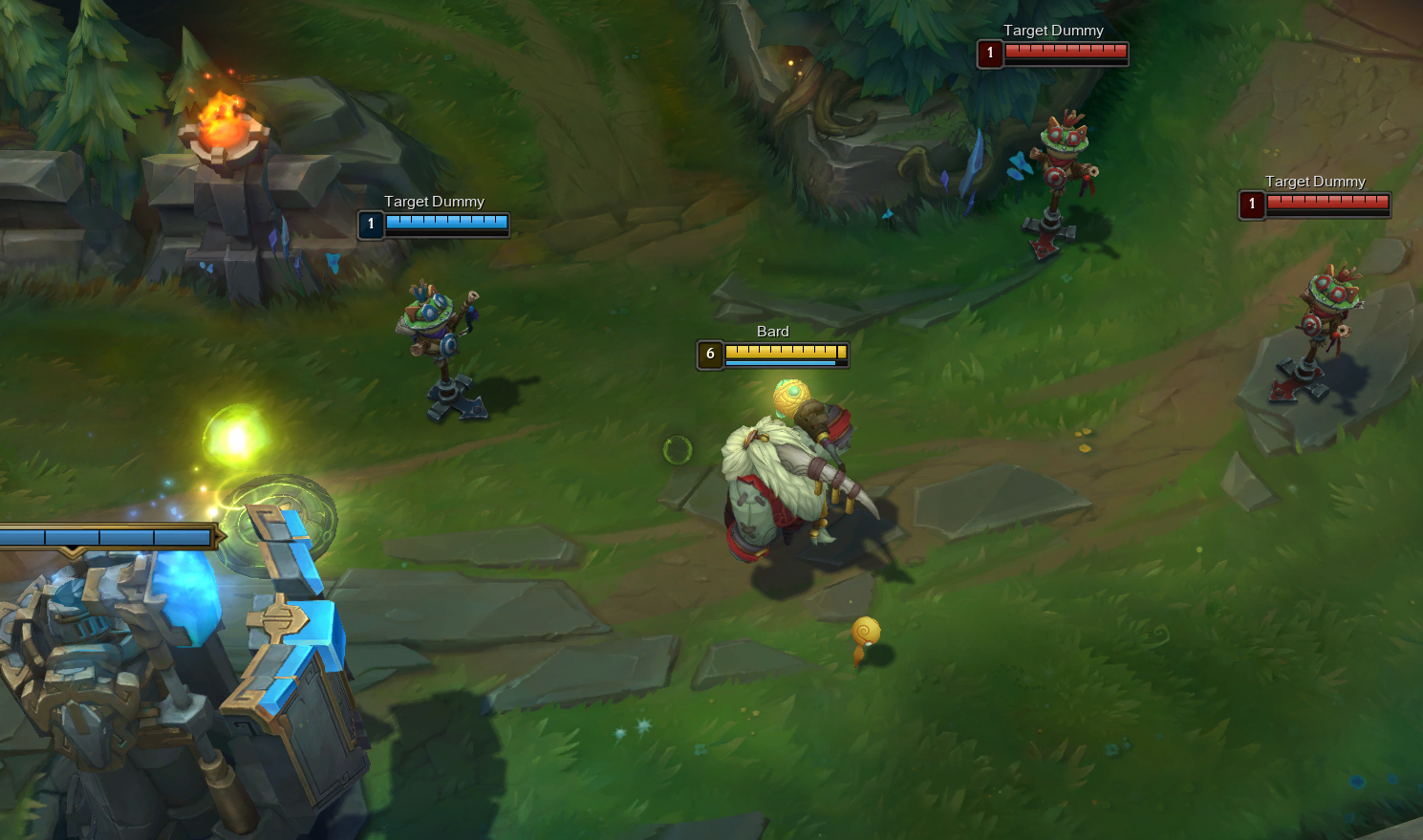
Task: Click the level 1 badge on the right-edge Target Dummy
Action: [1251, 205]
